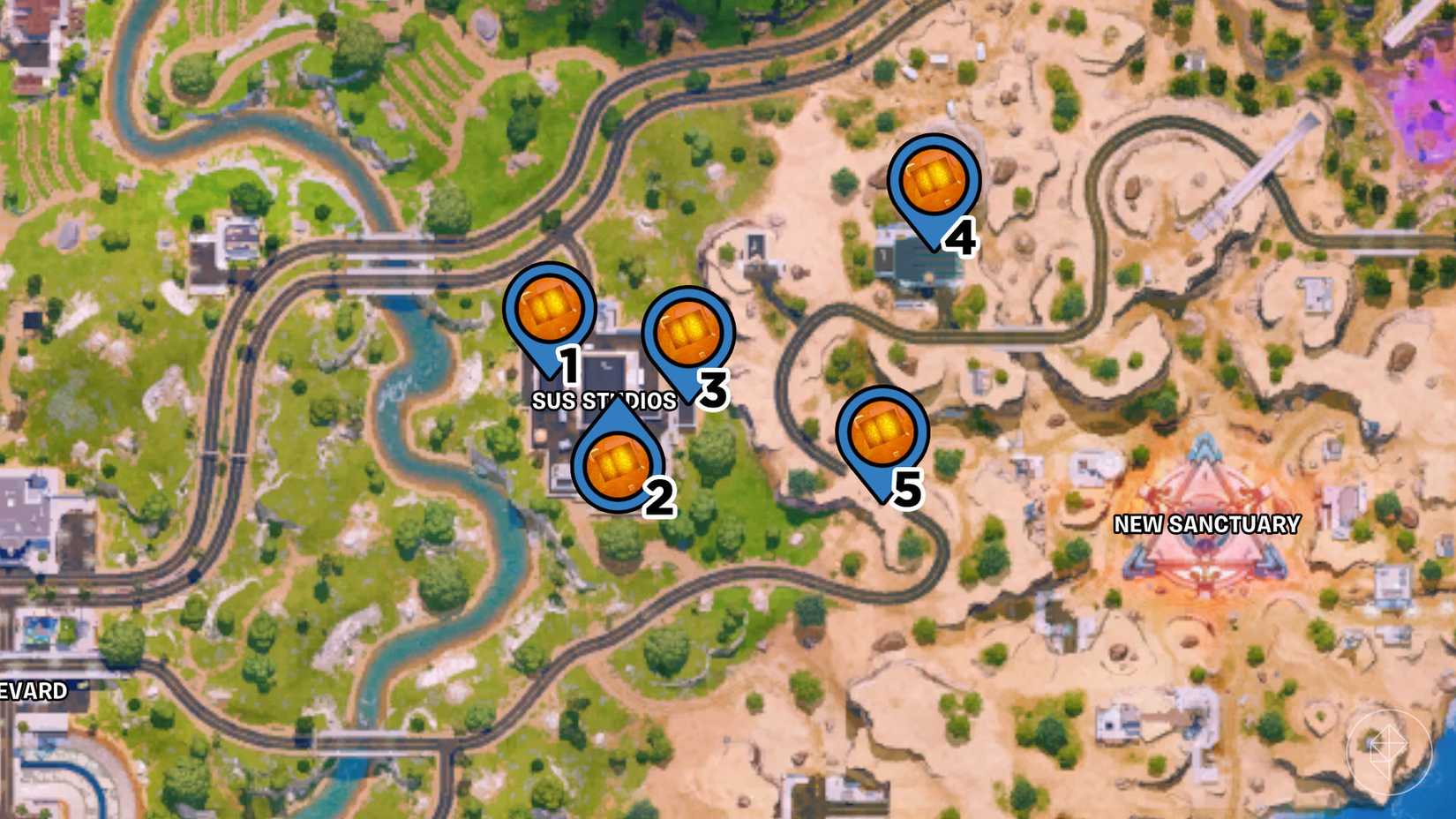Click the hay bale icon inside marker 3
The image size is (1456, 819).
pyautogui.click(x=687, y=333)
